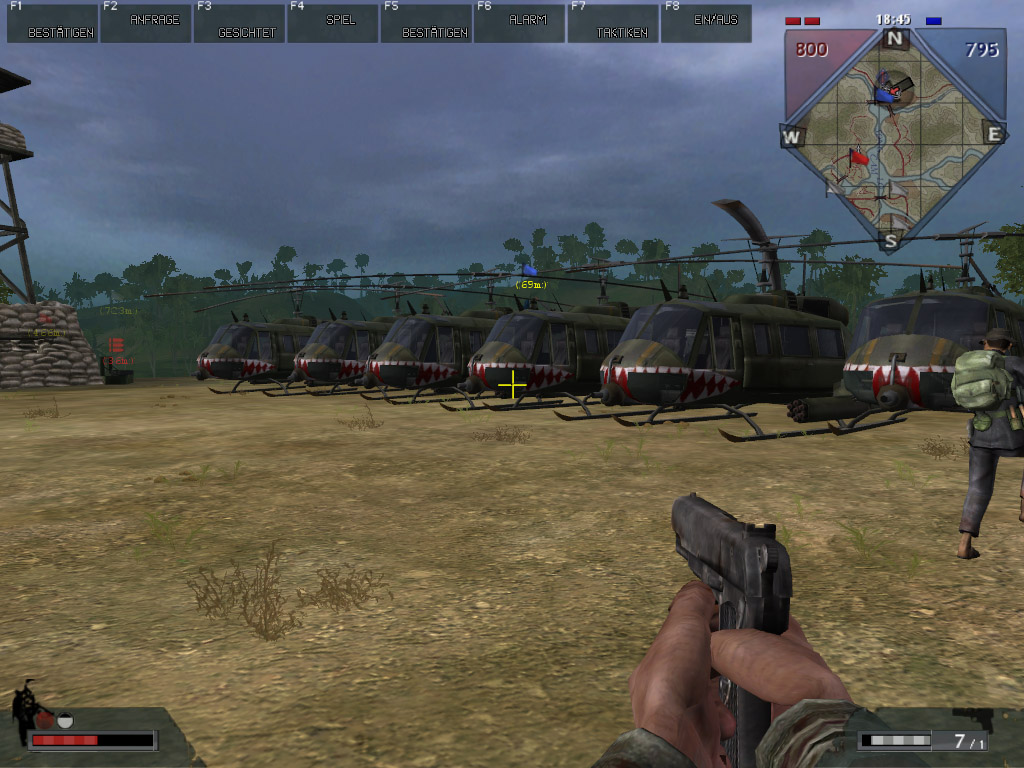Click the E compass marker on minimap
Screen dimensions: 1024x768
click(x=993, y=134)
